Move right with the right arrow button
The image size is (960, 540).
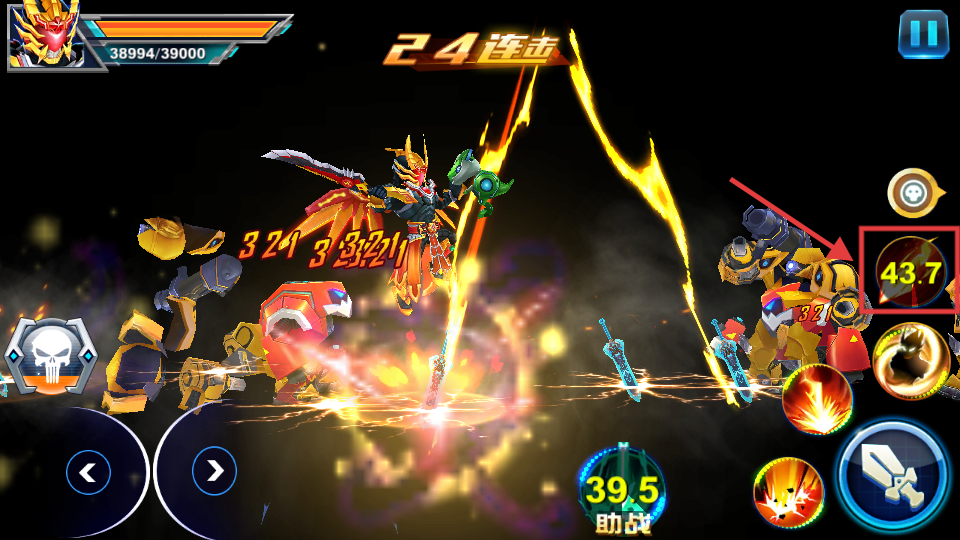point(214,471)
